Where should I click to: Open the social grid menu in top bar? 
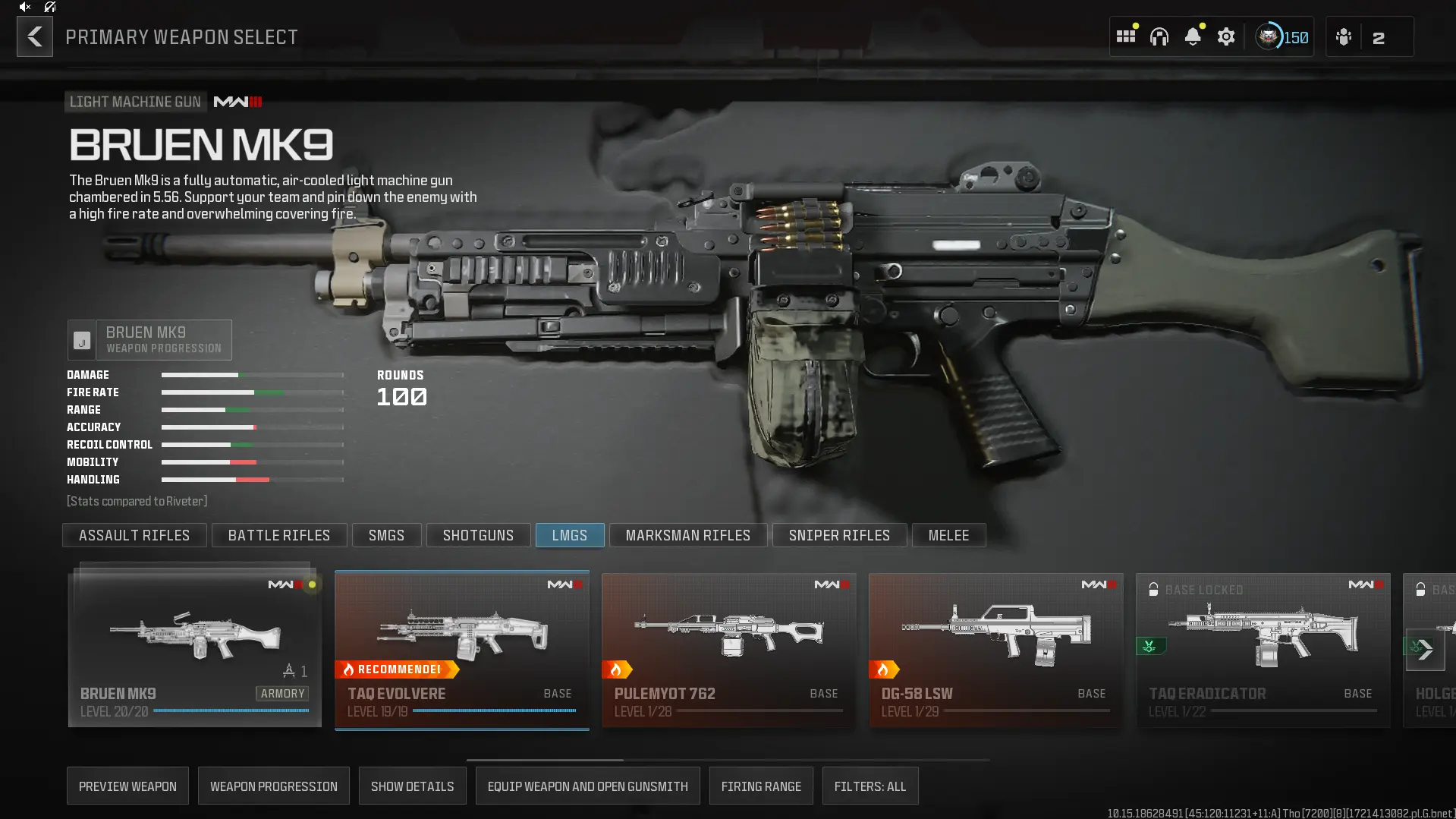click(x=1125, y=36)
